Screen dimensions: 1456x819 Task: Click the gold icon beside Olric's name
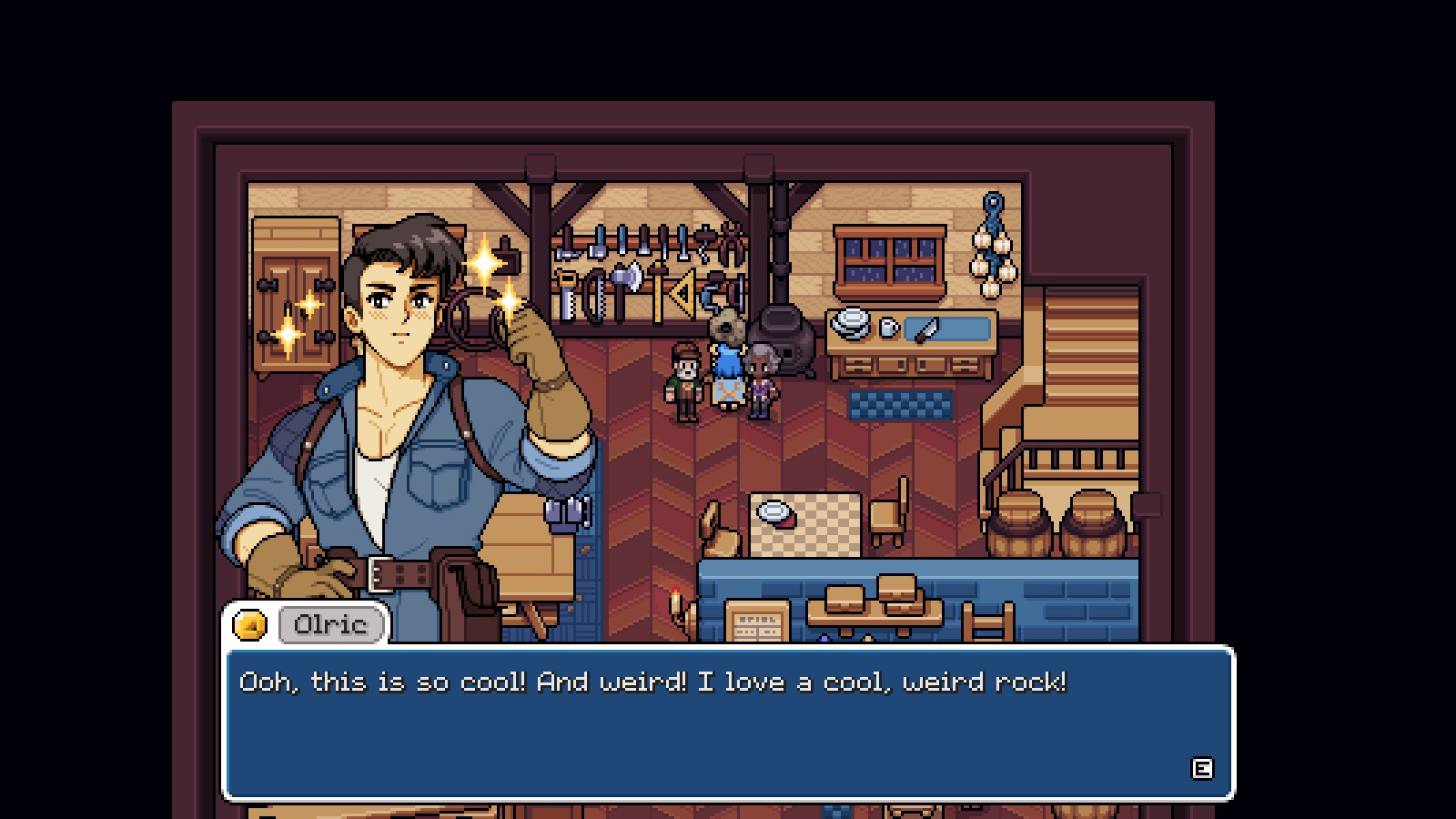(x=250, y=625)
